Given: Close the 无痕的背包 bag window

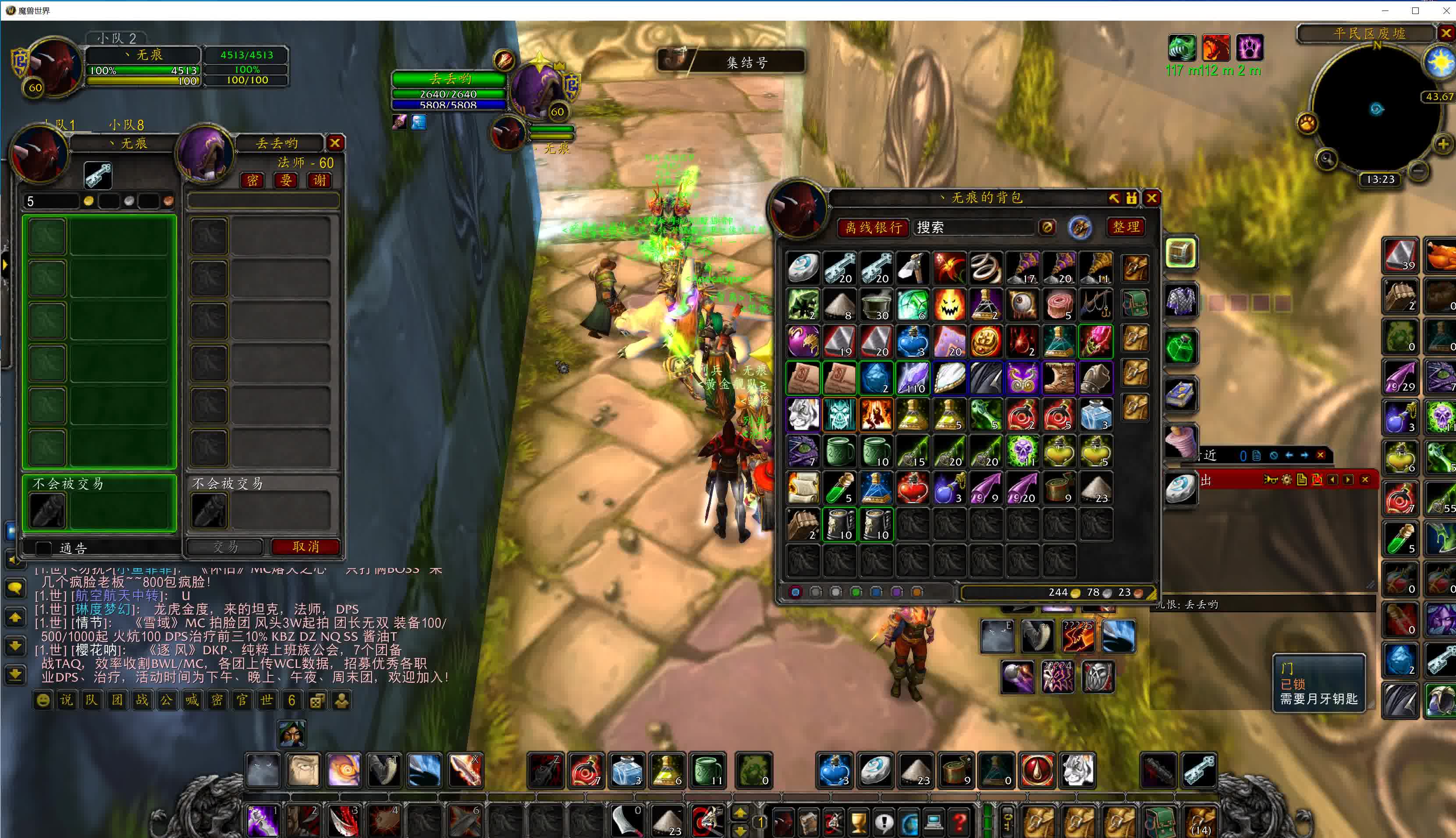Looking at the screenshot, I should pyautogui.click(x=1151, y=199).
